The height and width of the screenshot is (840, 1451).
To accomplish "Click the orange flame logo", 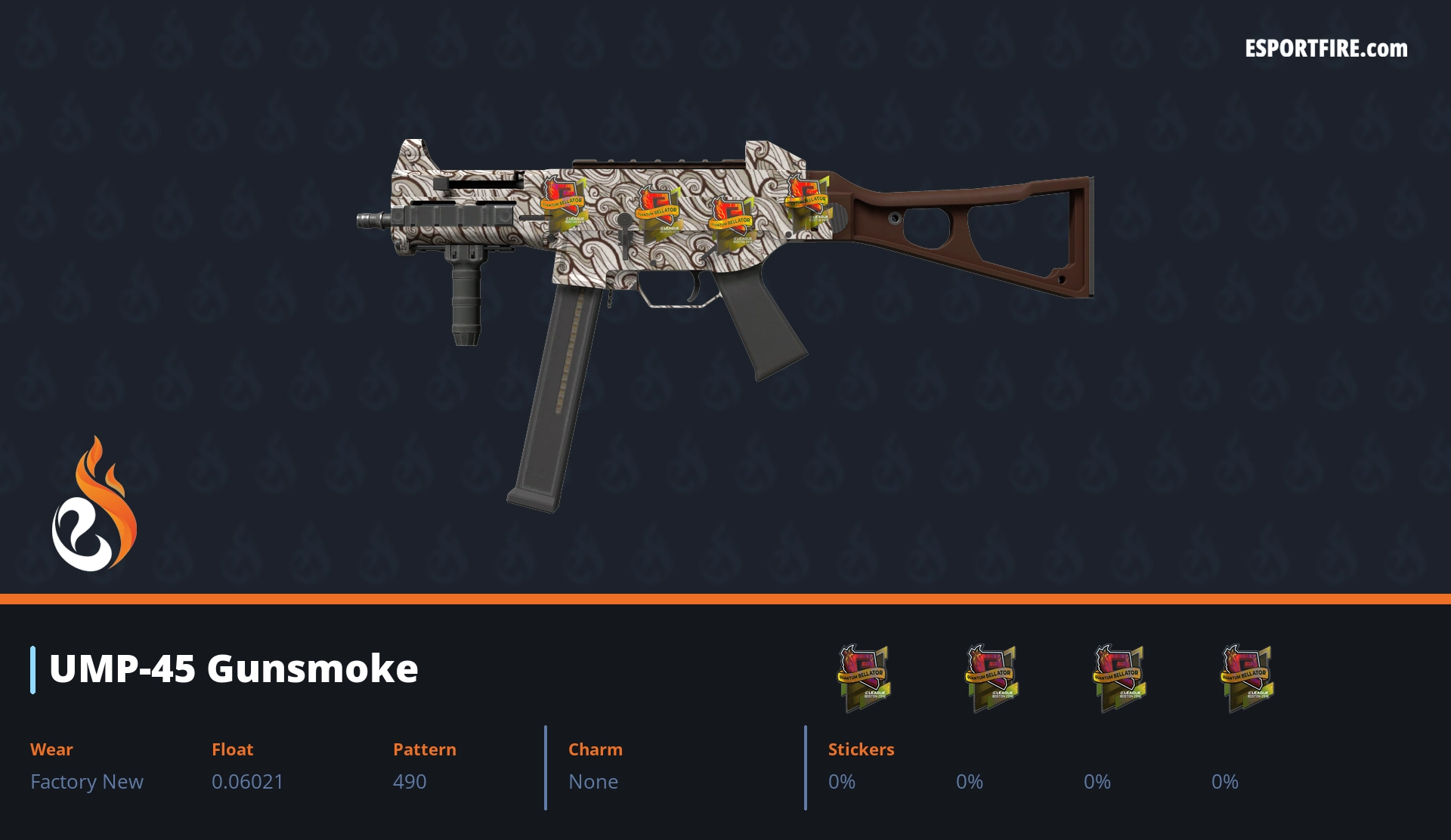I will [94, 505].
